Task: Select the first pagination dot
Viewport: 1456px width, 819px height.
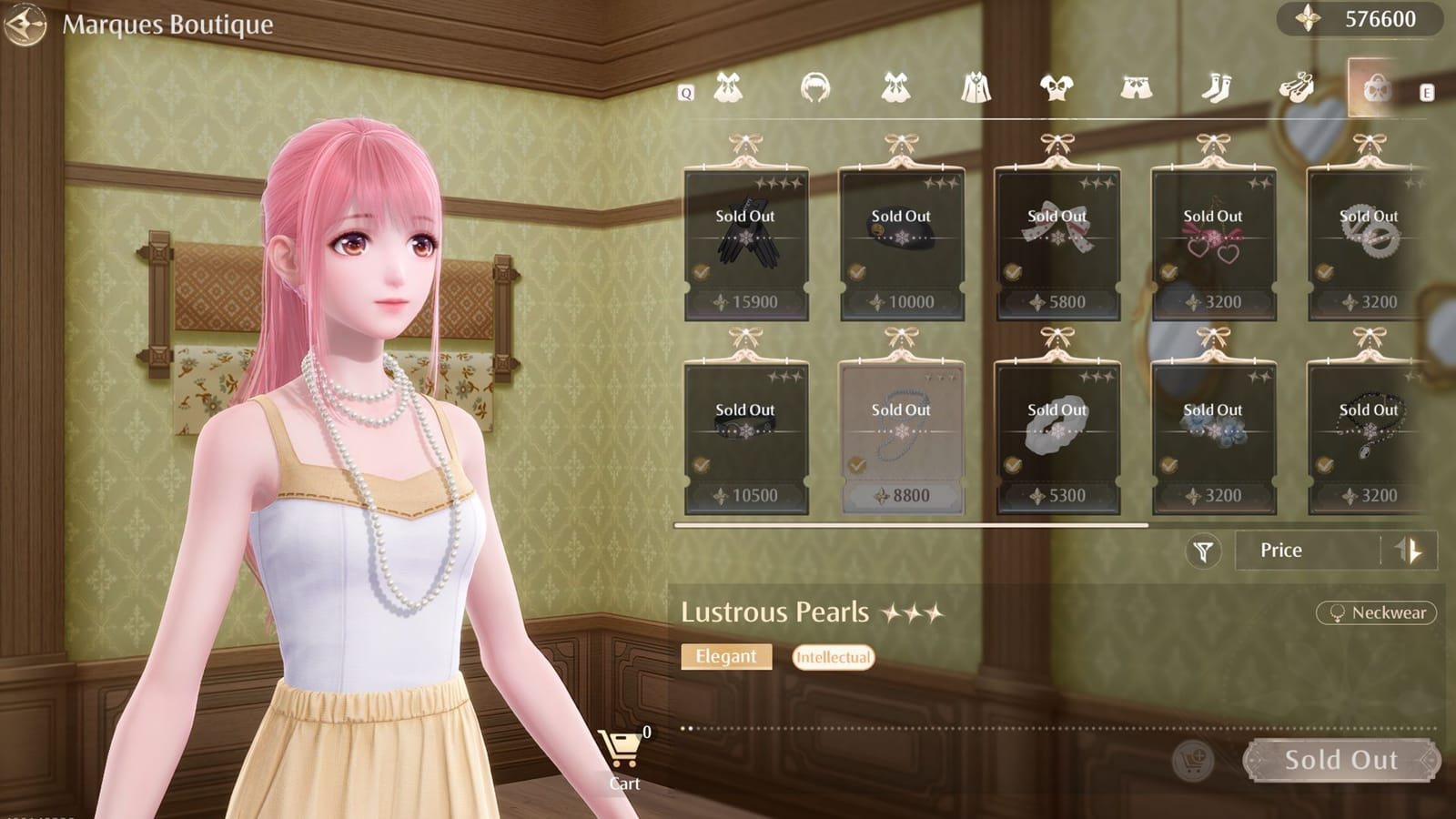Action: tap(684, 728)
